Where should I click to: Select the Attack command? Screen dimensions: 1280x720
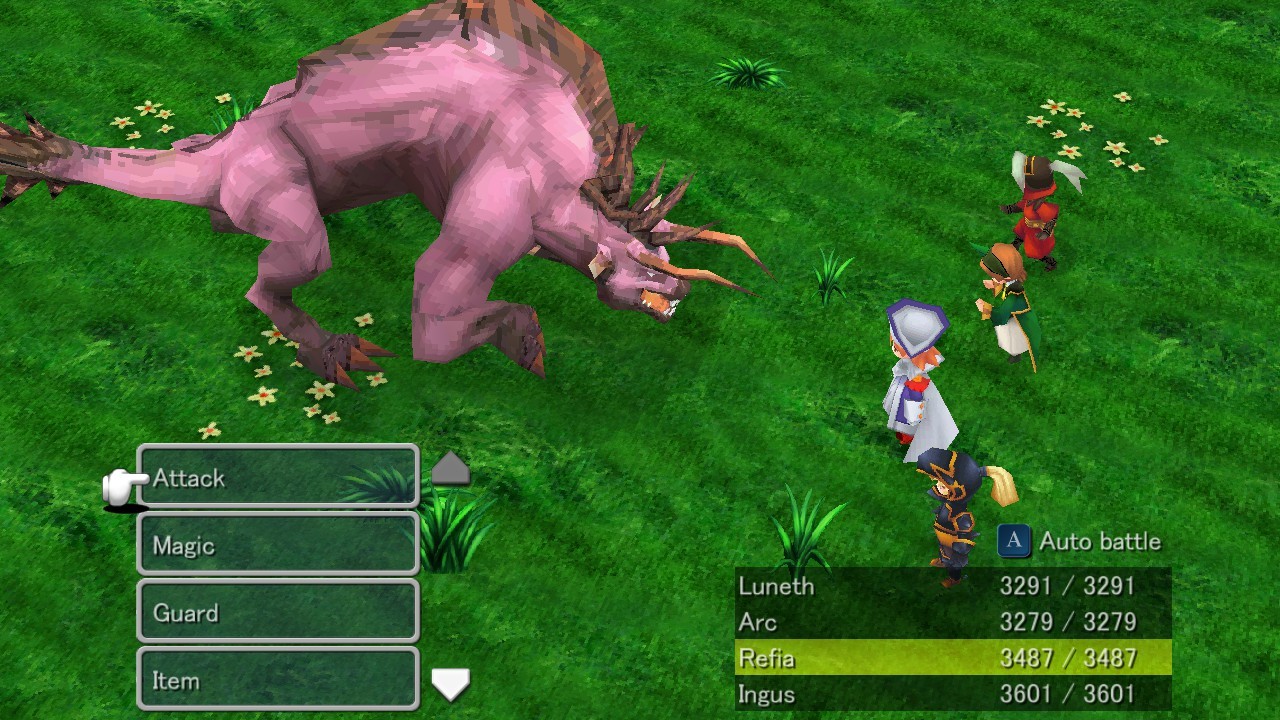coord(275,478)
